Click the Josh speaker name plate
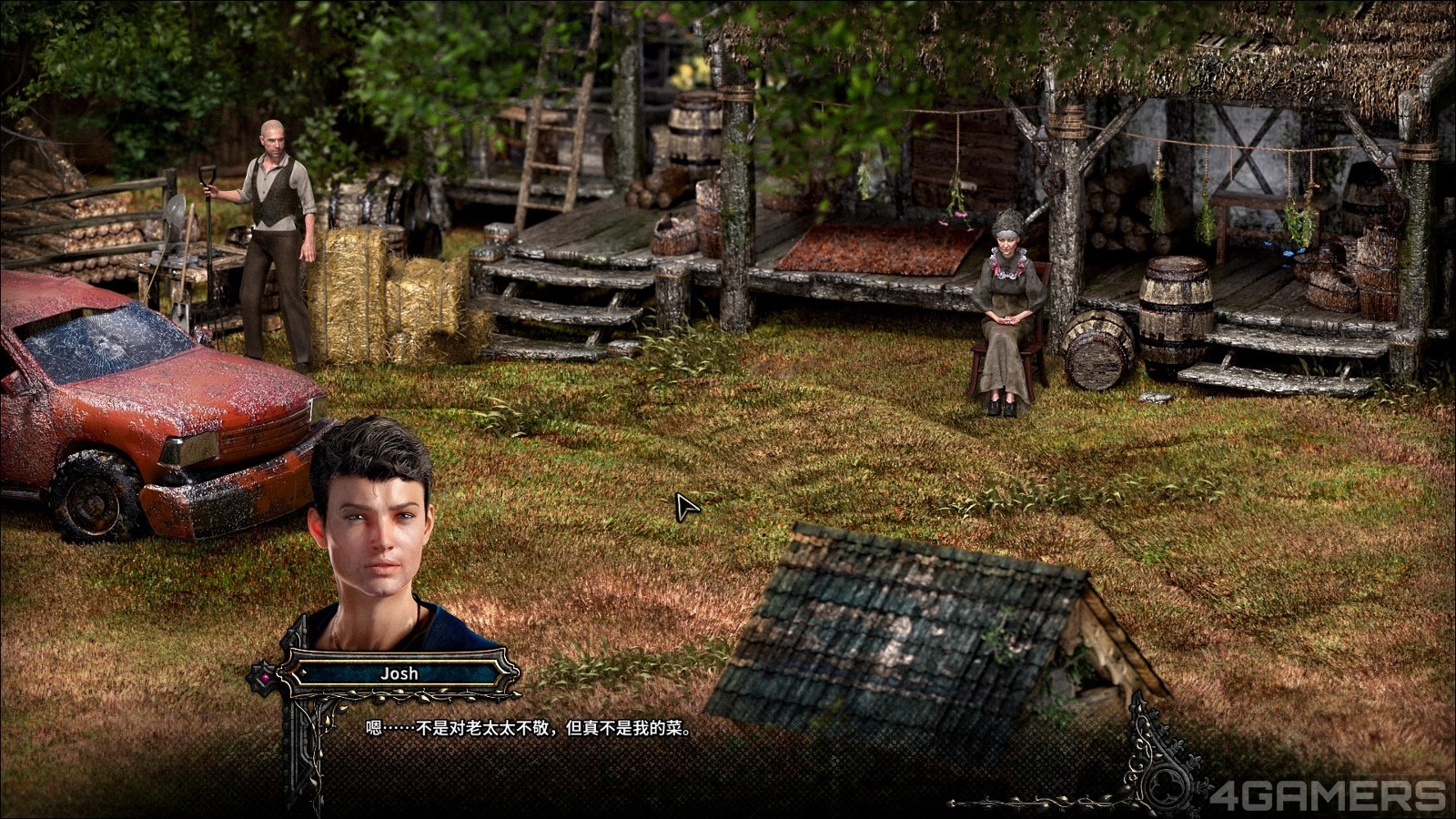 tap(399, 673)
